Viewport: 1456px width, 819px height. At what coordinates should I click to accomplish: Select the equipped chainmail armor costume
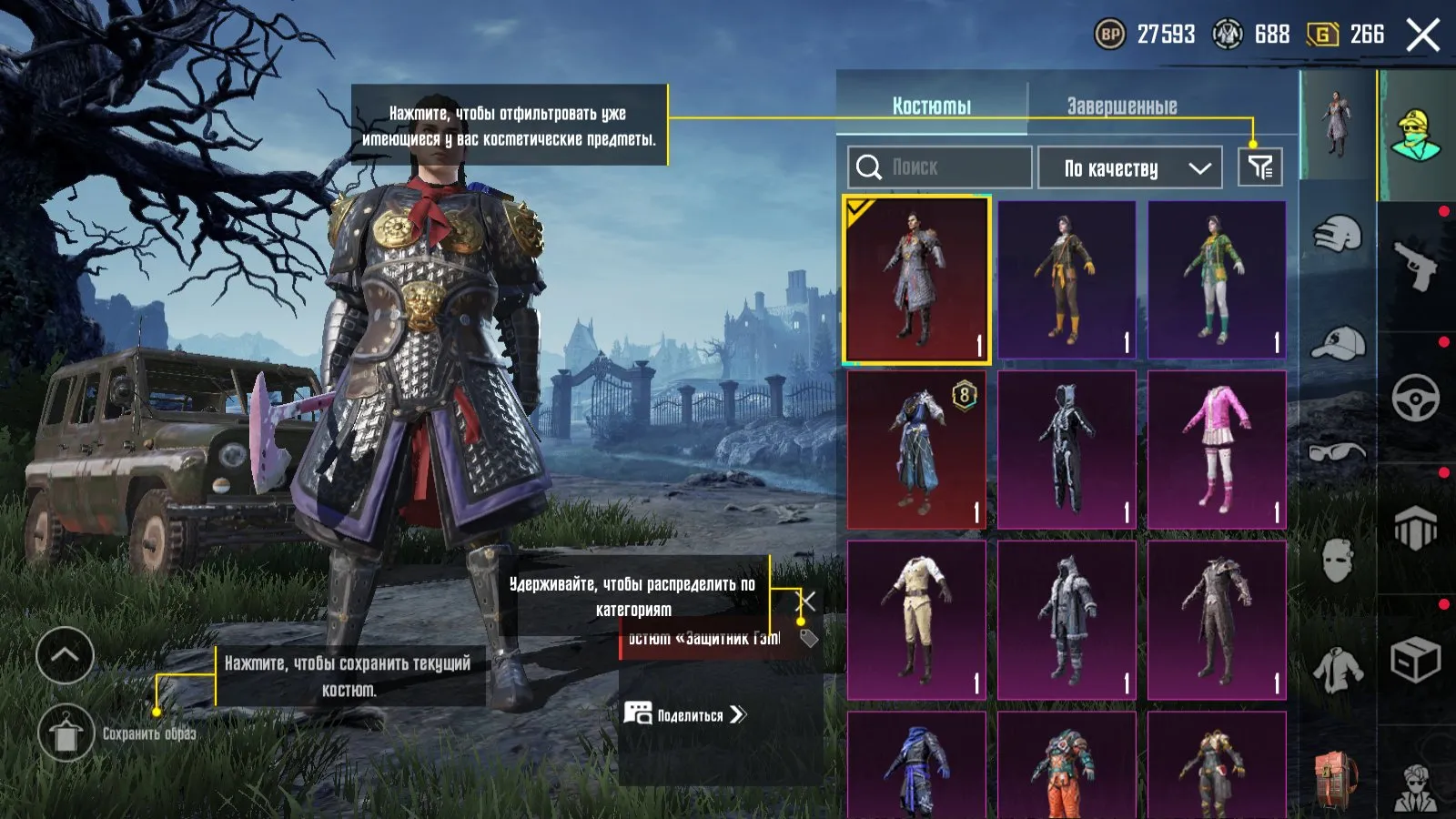click(x=916, y=279)
